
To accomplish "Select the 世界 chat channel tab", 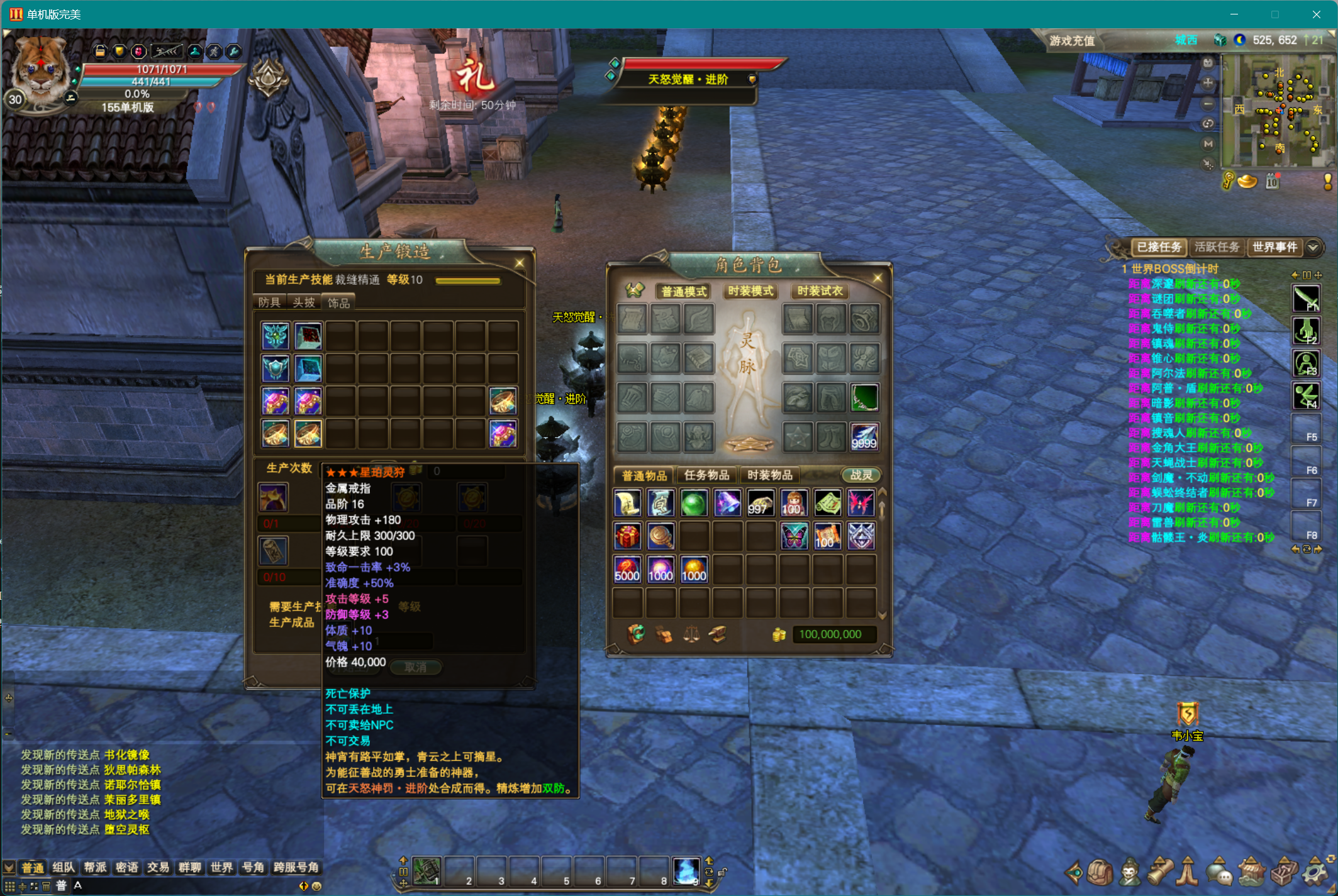I will click(x=221, y=868).
